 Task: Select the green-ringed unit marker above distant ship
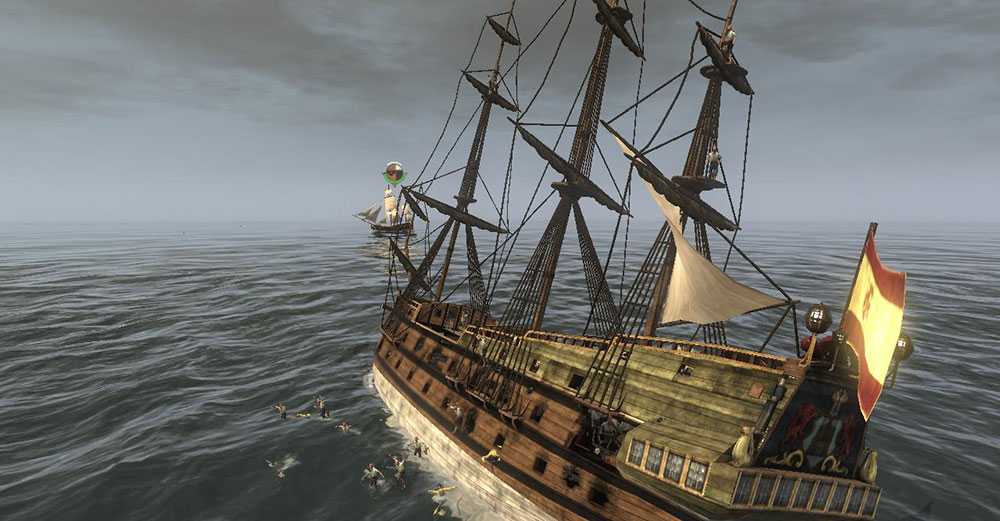pos(395,173)
